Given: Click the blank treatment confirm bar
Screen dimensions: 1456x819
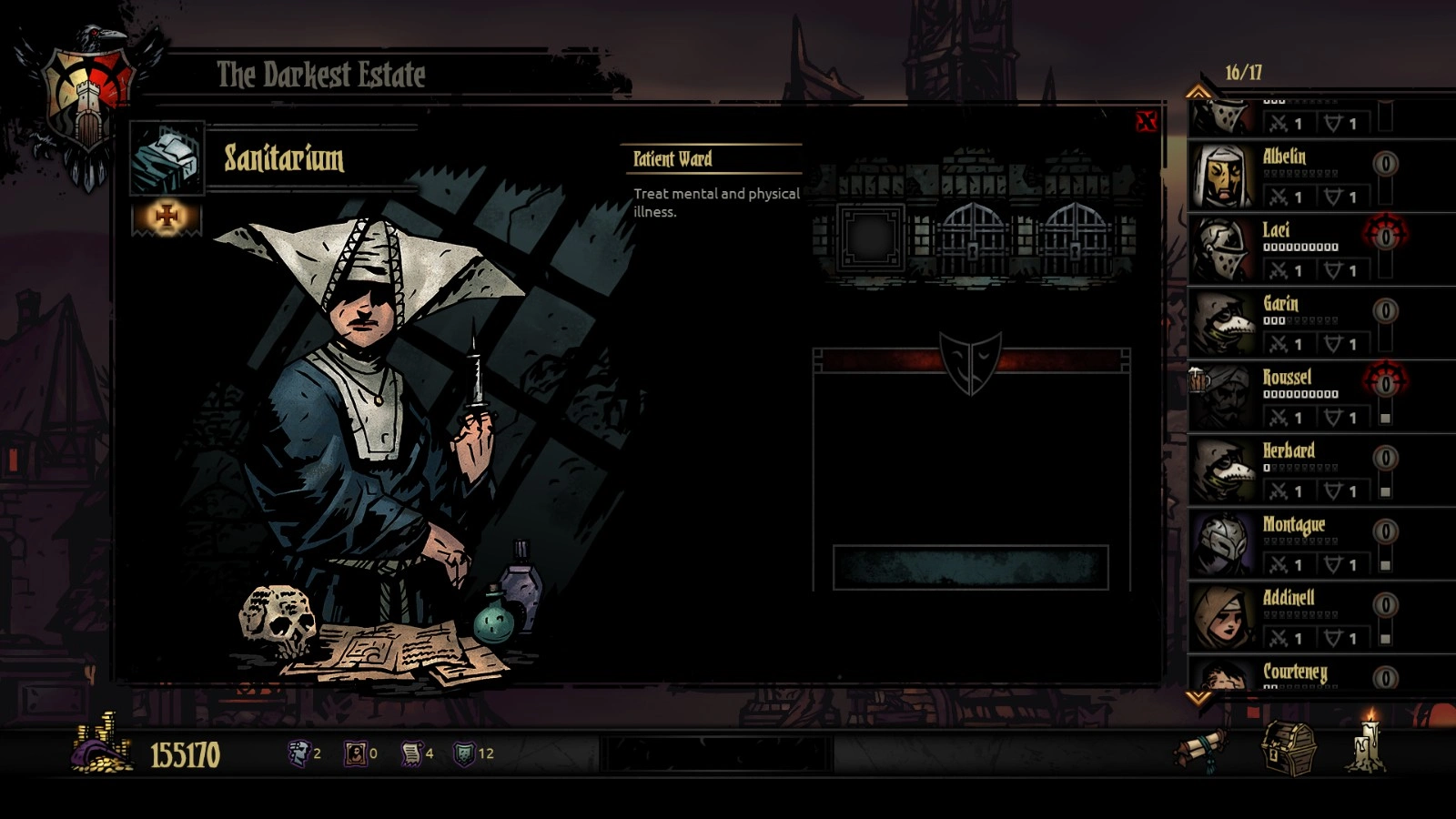Looking at the screenshot, I should click(x=970, y=568).
